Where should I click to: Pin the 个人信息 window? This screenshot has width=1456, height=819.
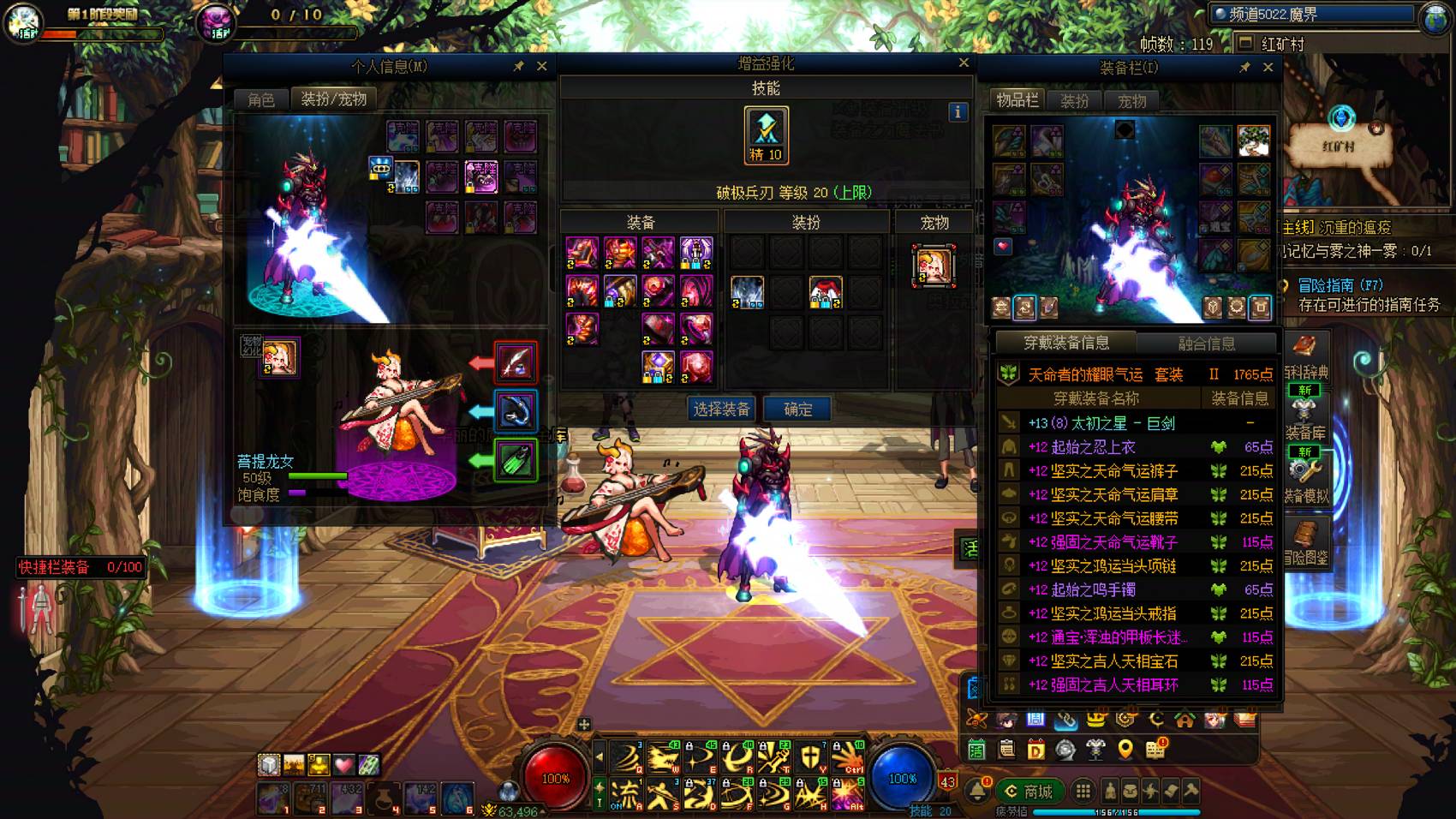click(x=518, y=66)
